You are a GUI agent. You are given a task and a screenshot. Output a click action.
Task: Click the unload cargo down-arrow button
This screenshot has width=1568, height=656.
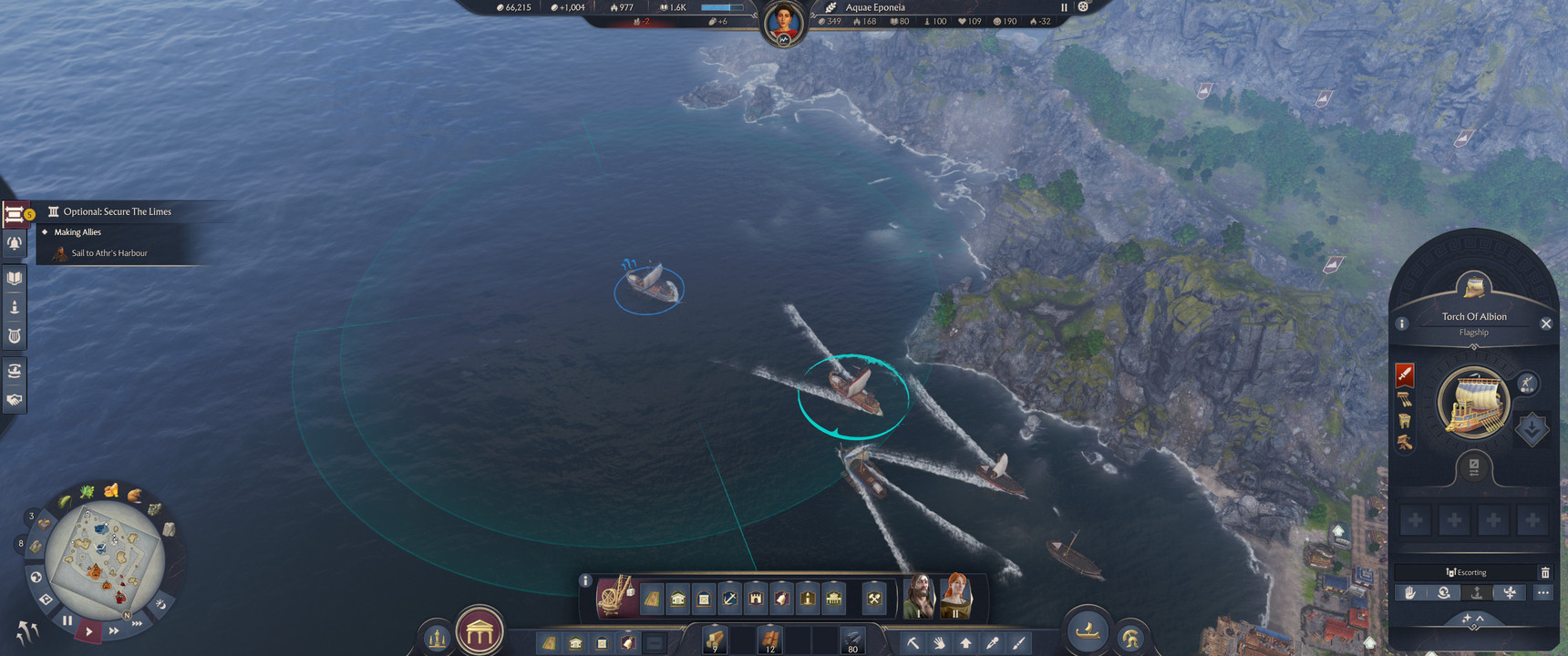click(x=1531, y=428)
